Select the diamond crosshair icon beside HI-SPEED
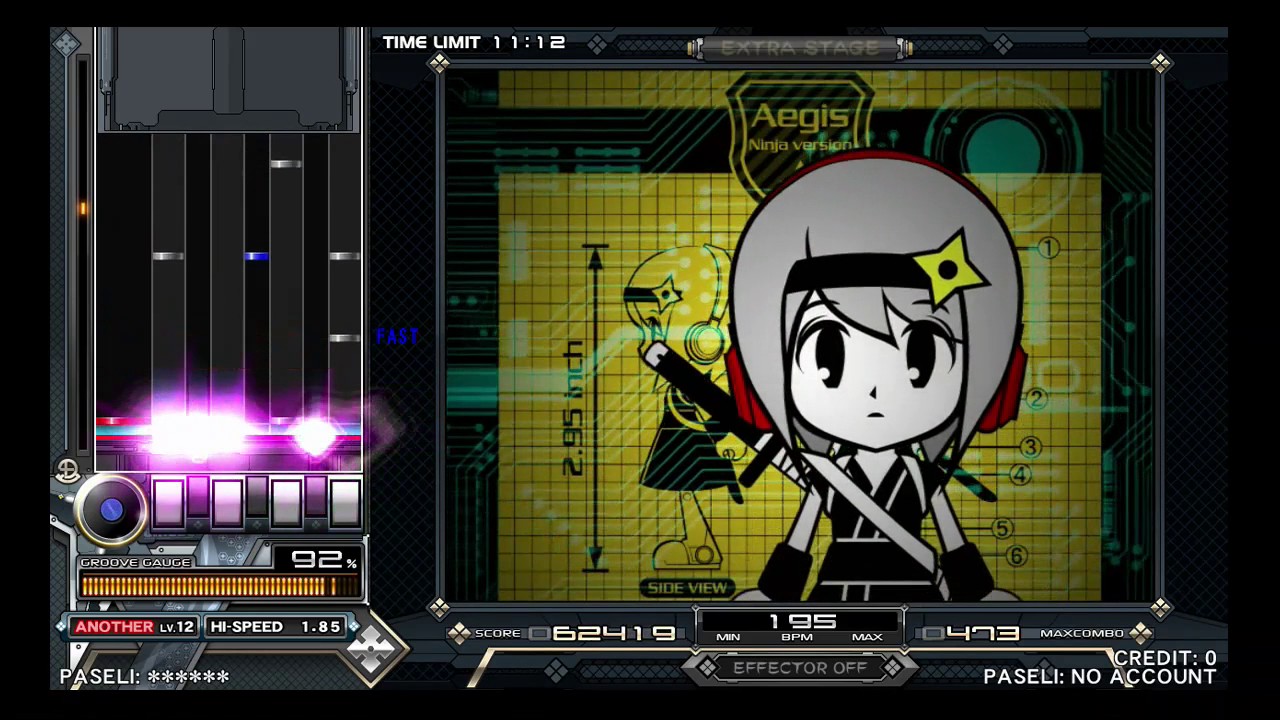This screenshot has width=1280, height=720. pyautogui.click(x=372, y=648)
